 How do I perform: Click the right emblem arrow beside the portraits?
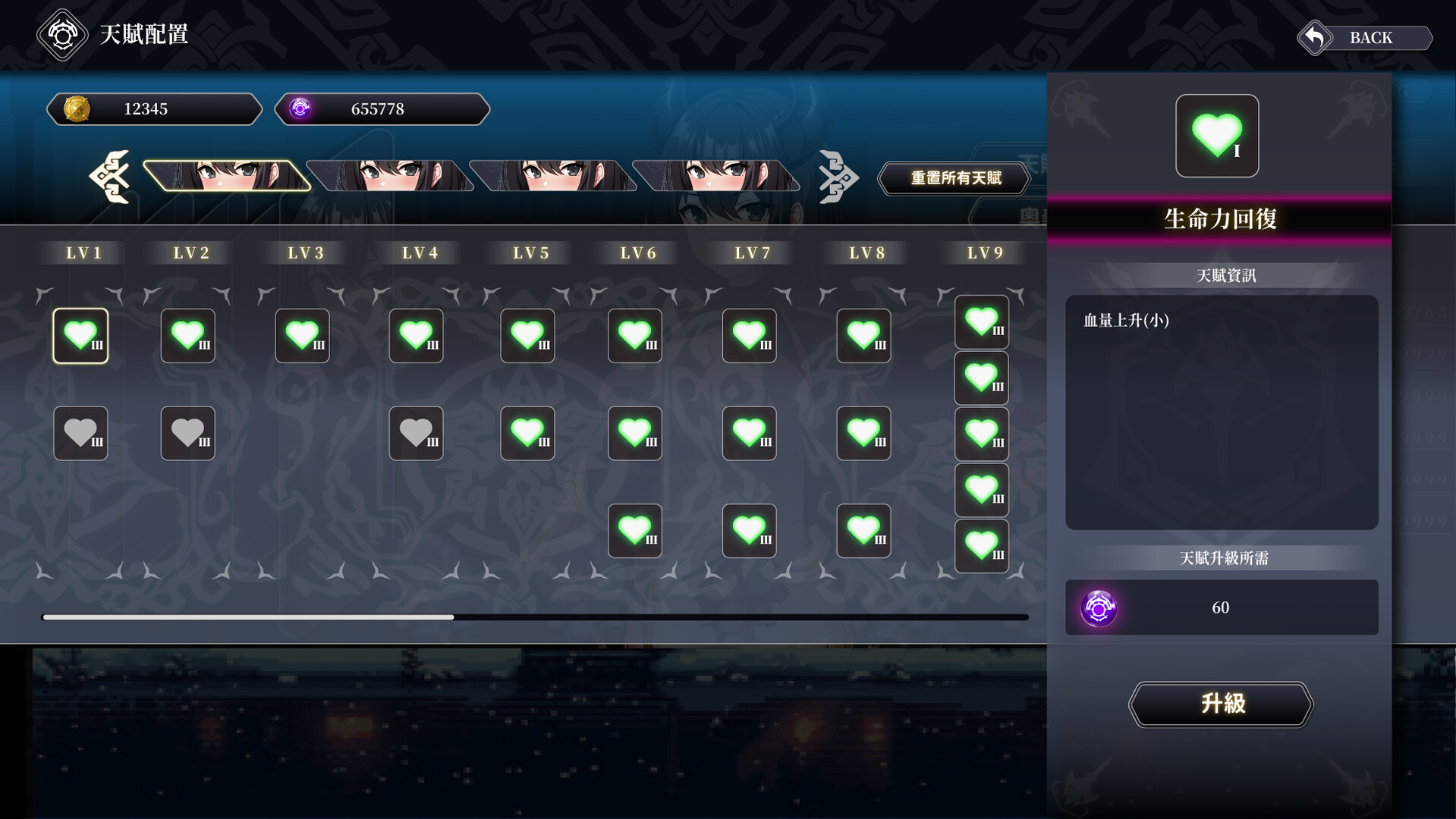838,177
